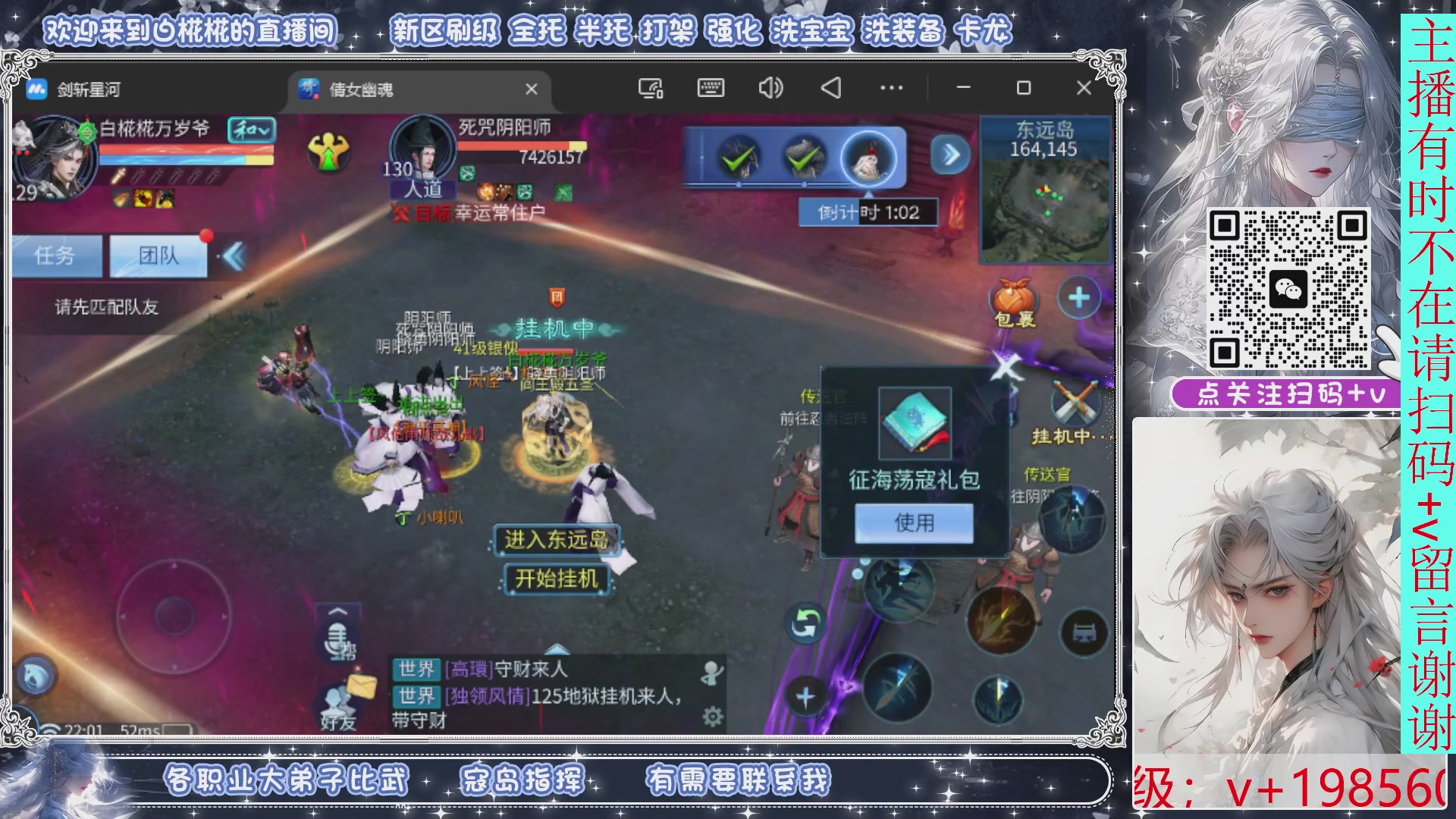Switch to the 任务 tab
1456x819 pixels.
click(x=56, y=256)
